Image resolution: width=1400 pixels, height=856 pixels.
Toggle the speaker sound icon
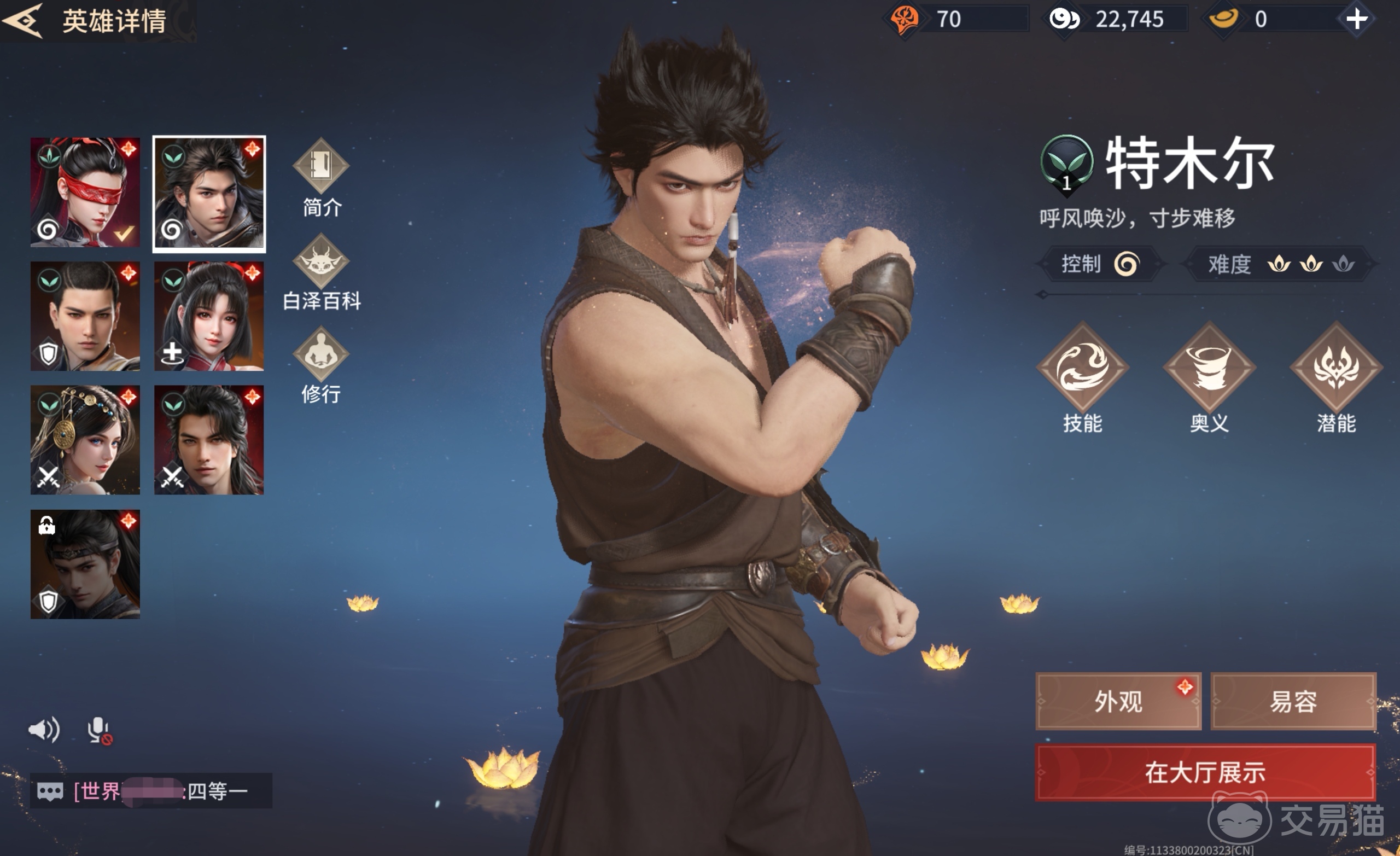click(x=44, y=729)
